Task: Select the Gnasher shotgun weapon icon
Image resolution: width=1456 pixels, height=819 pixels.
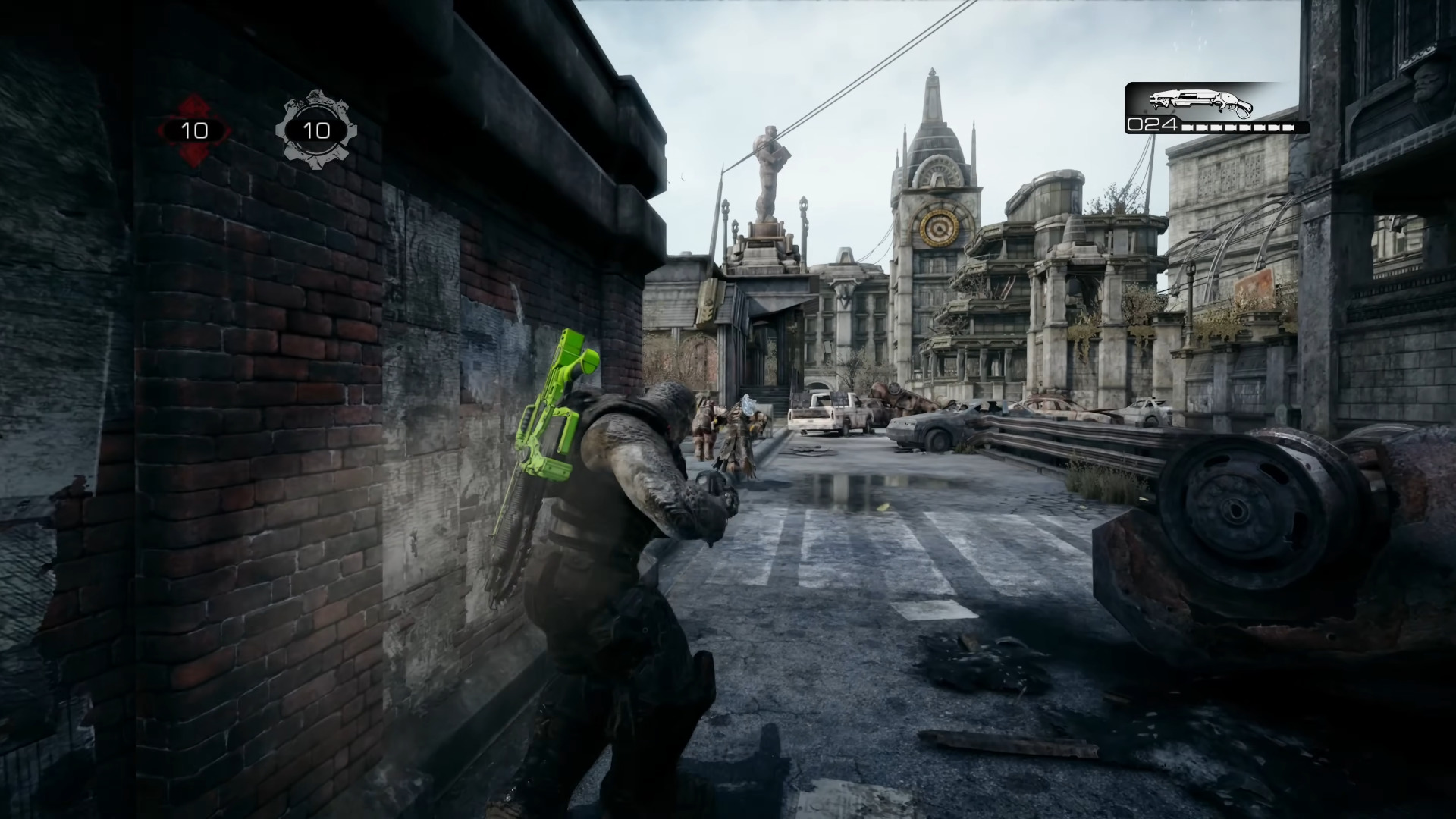Action: click(1200, 102)
